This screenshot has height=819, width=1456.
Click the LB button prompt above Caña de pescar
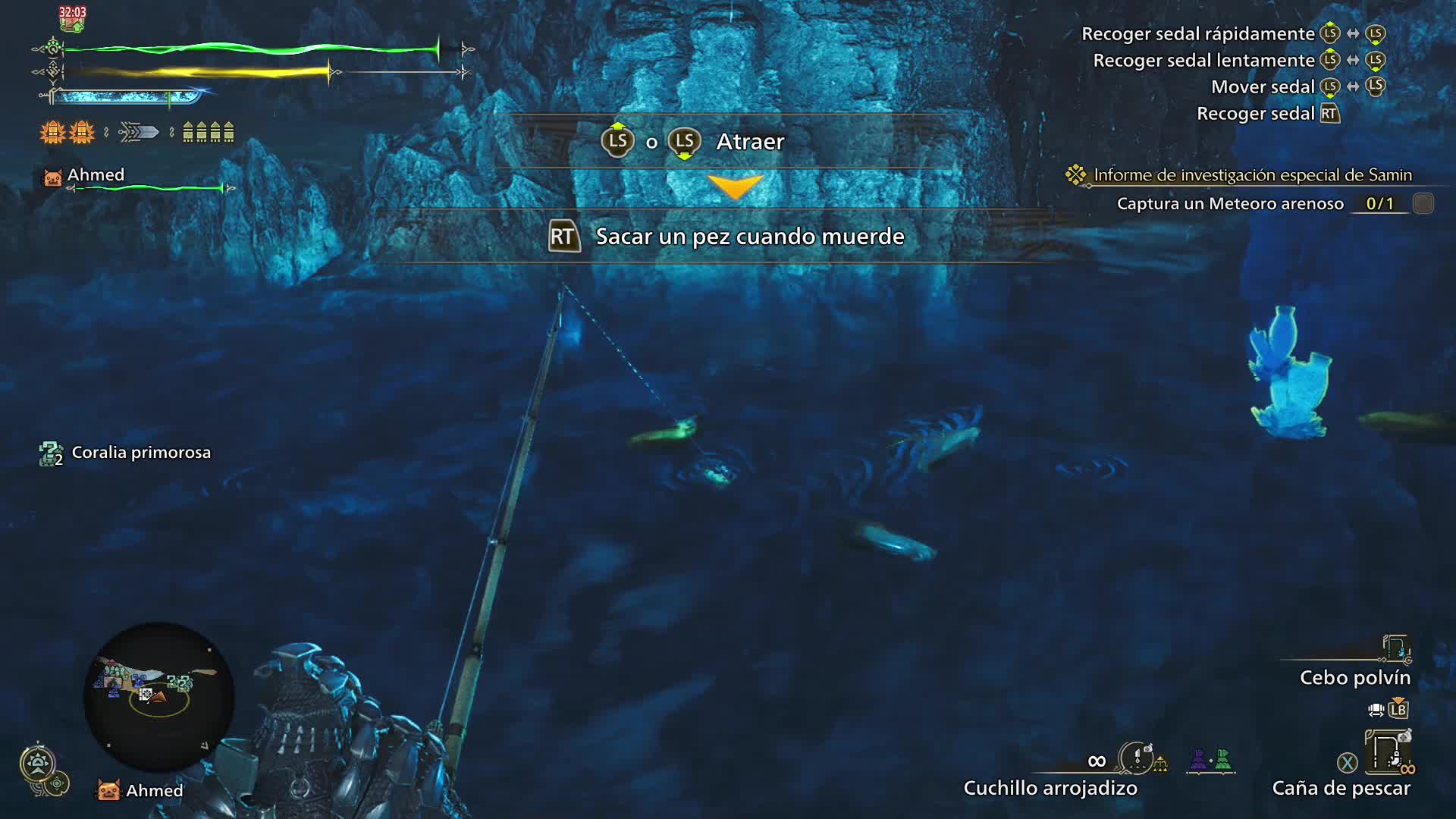pos(1399,710)
